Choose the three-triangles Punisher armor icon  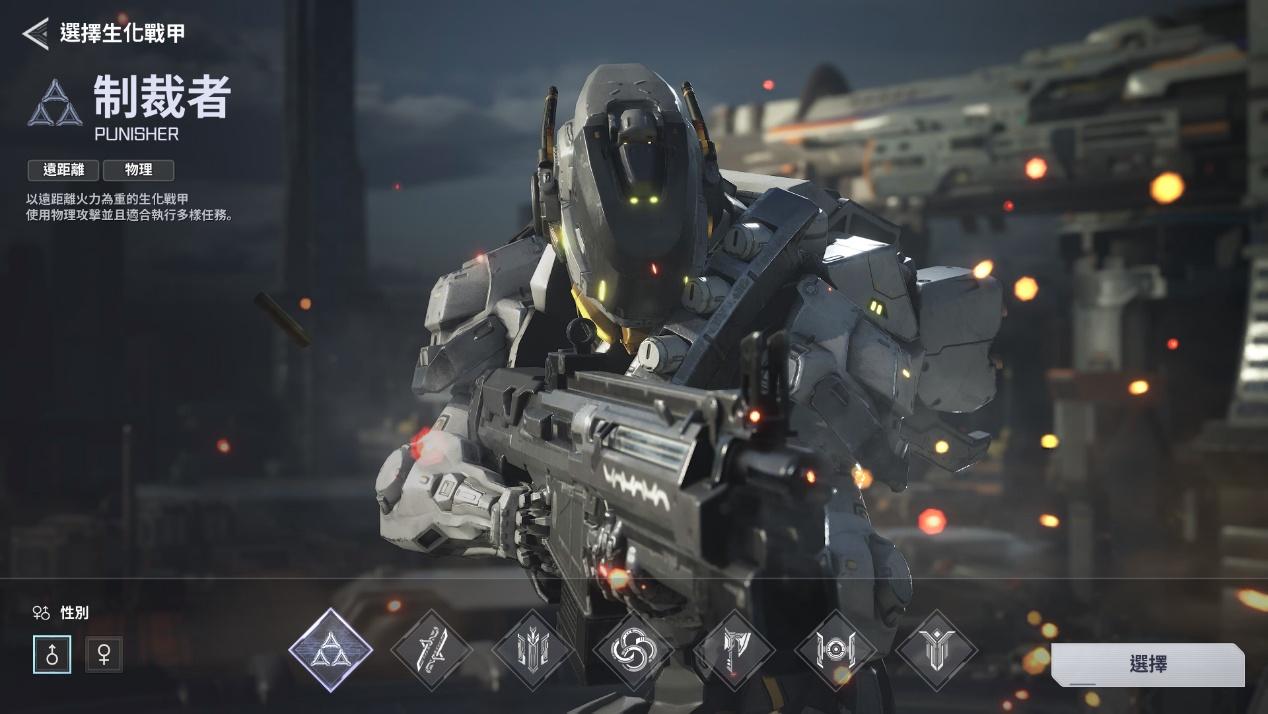coord(330,650)
